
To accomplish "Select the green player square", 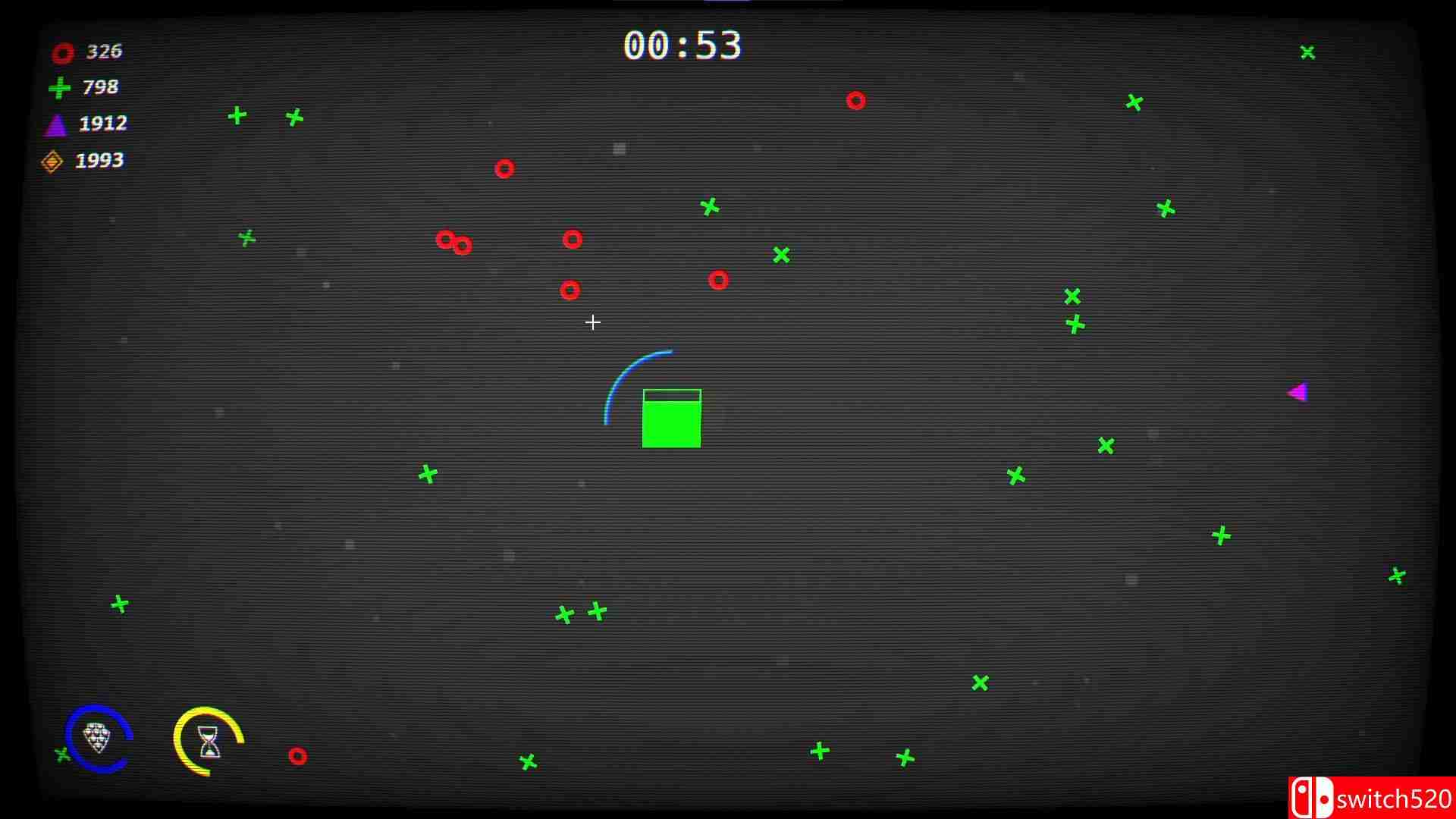I will (671, 426).
